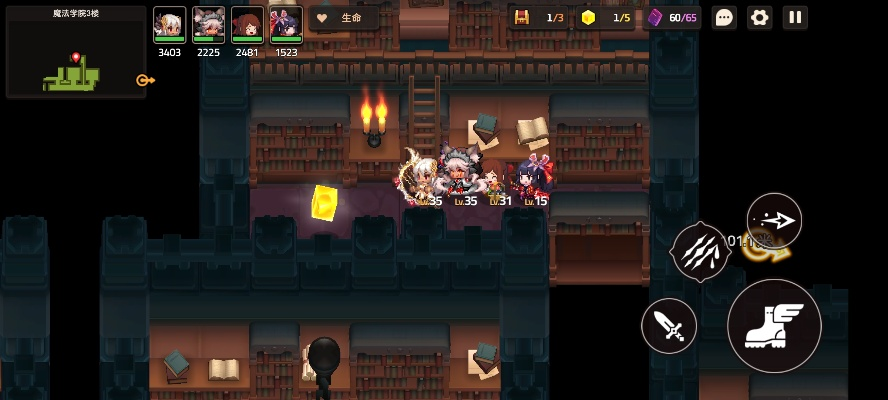Attack with the sword button
This screenshot has height=400, width=888.
pos(669,326)
